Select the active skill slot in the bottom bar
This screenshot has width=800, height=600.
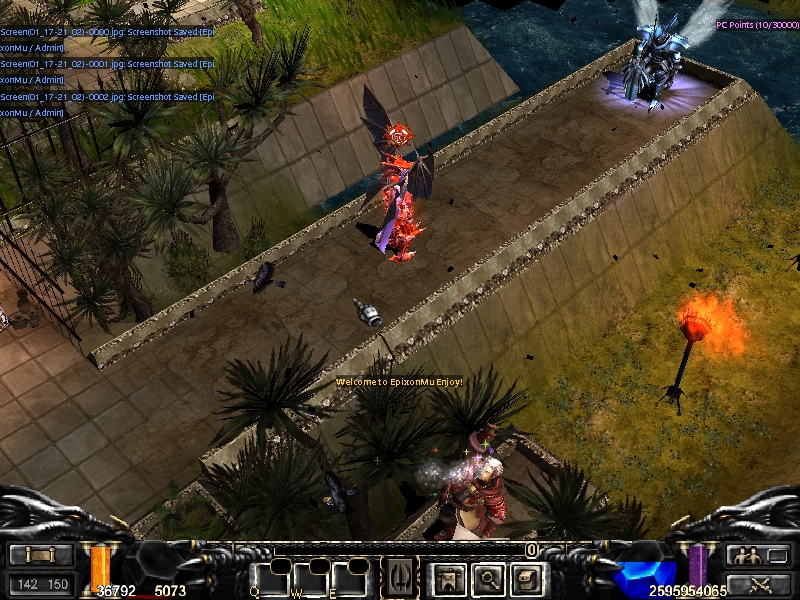[x=400, y=577]
